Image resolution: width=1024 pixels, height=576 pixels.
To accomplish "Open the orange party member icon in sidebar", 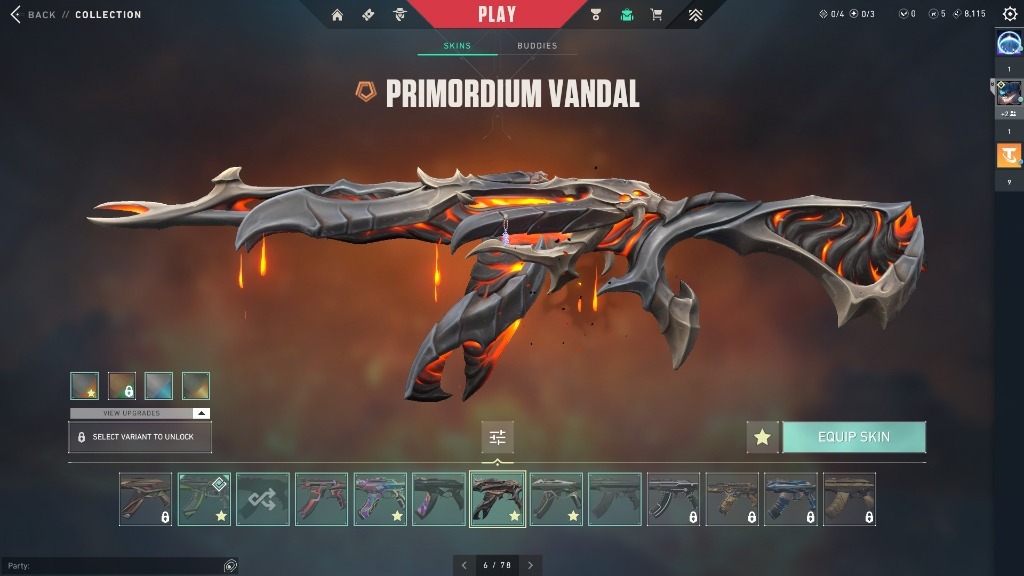I will pyautogui.click(x=1008, y=156).
